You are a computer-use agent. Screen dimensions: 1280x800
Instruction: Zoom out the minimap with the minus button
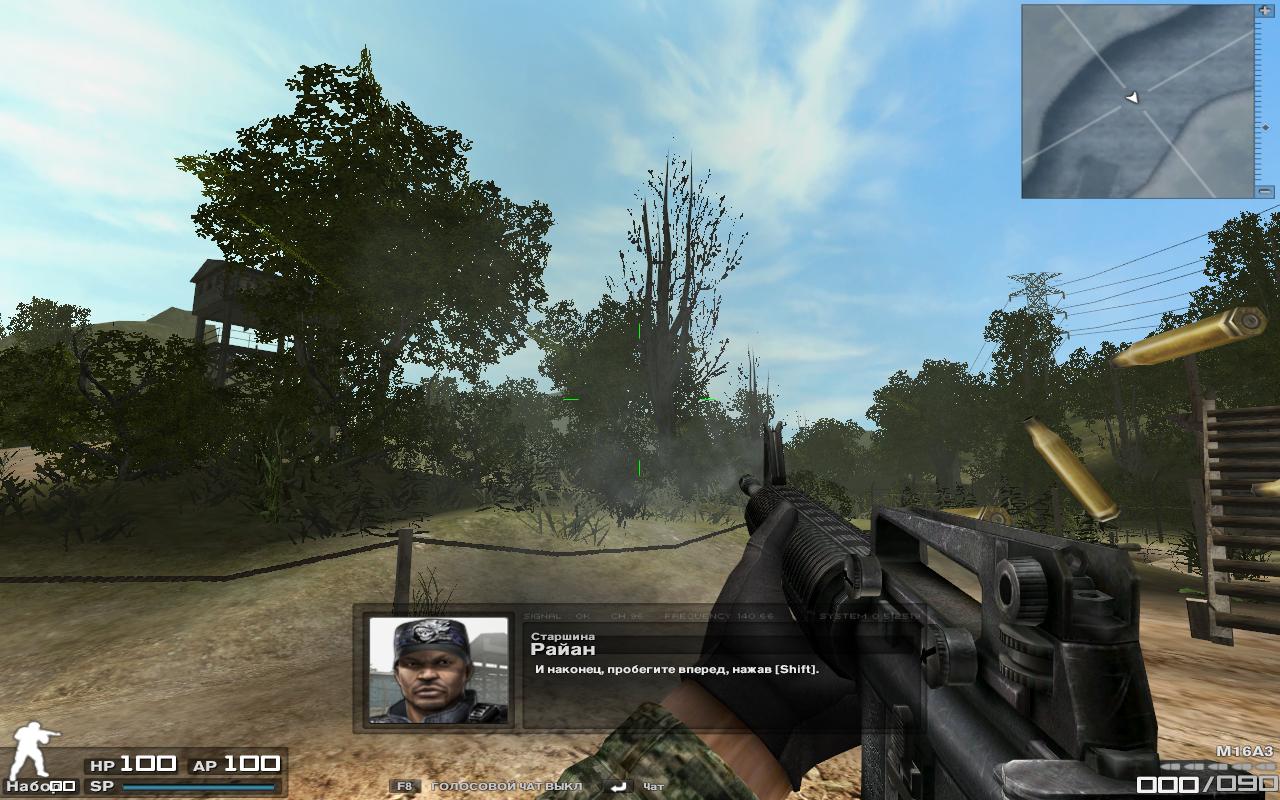click(x=1266, y=191)
